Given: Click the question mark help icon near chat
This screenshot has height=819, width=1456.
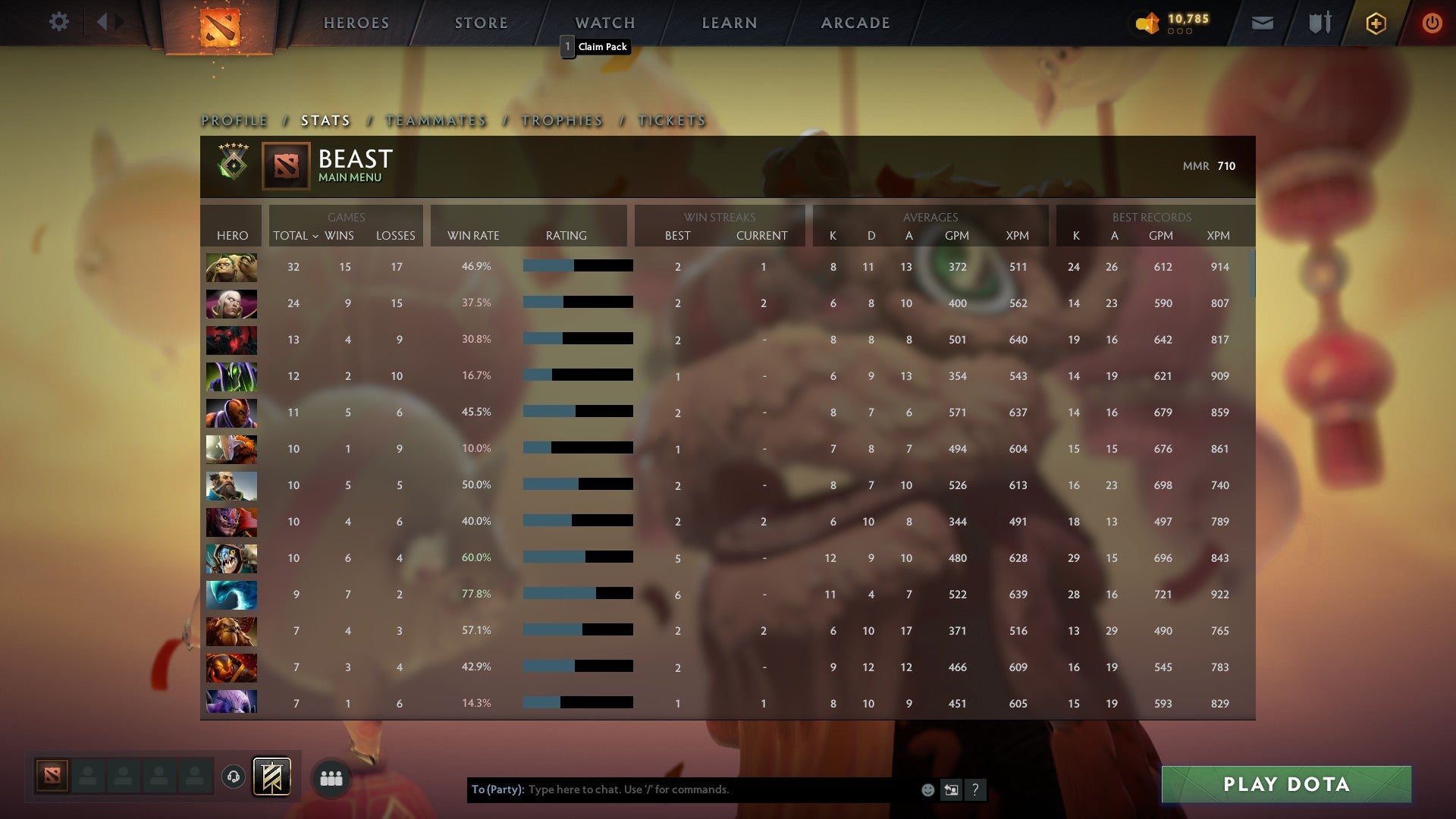Looking at the screenshot, I should pos(975,789).
